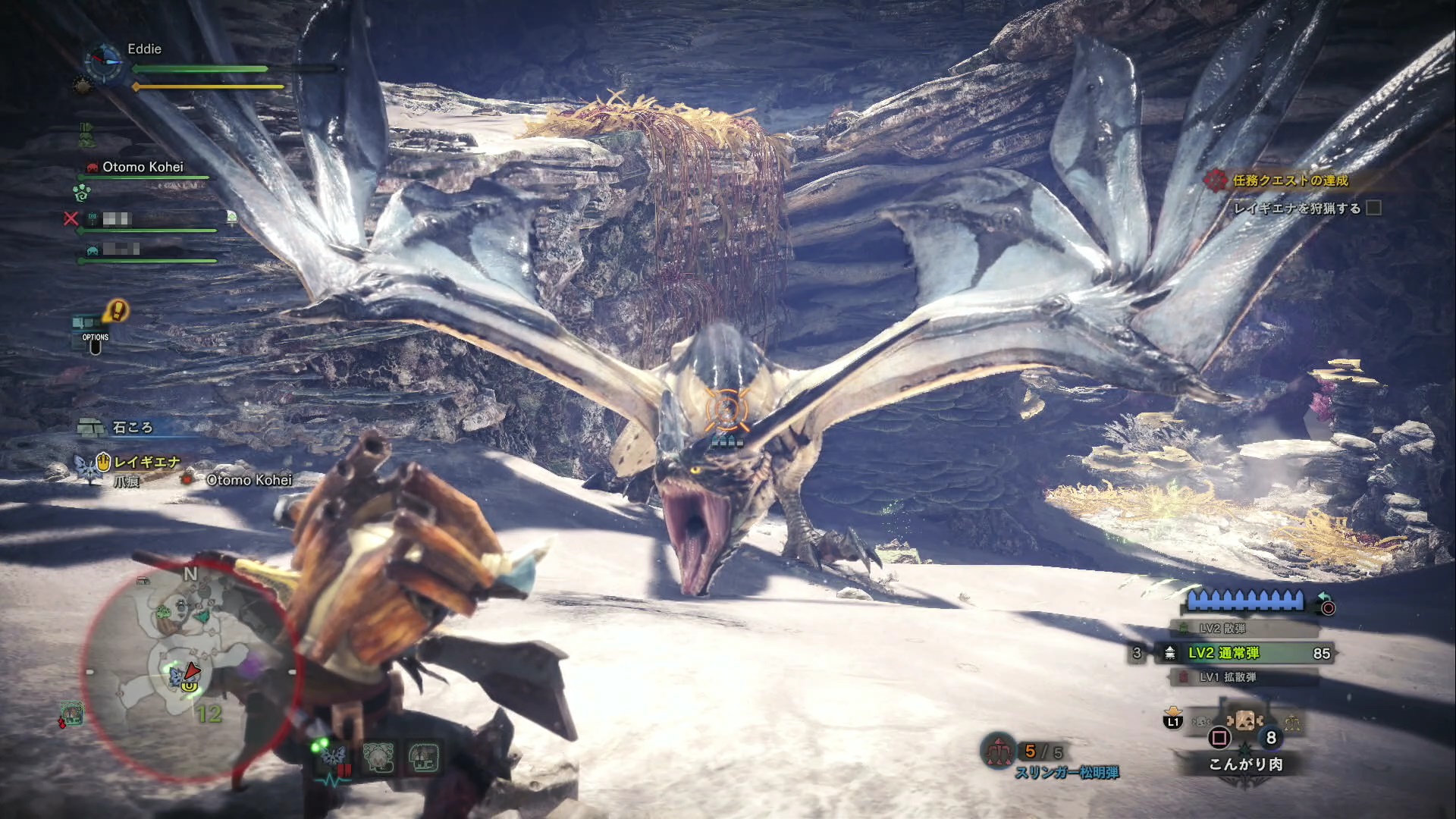Click the exclamation notification icon above OPTIONS
1456x819 pixels.
pyautogui.click(x=116, y=310)
